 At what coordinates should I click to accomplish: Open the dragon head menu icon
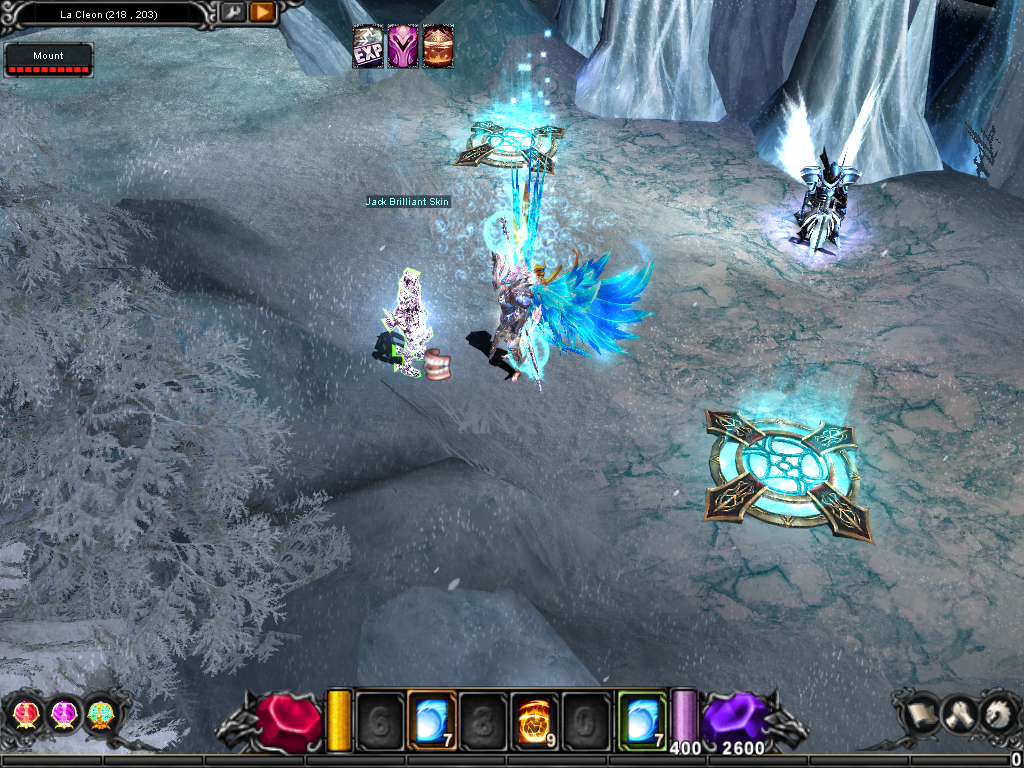[995, 713]
